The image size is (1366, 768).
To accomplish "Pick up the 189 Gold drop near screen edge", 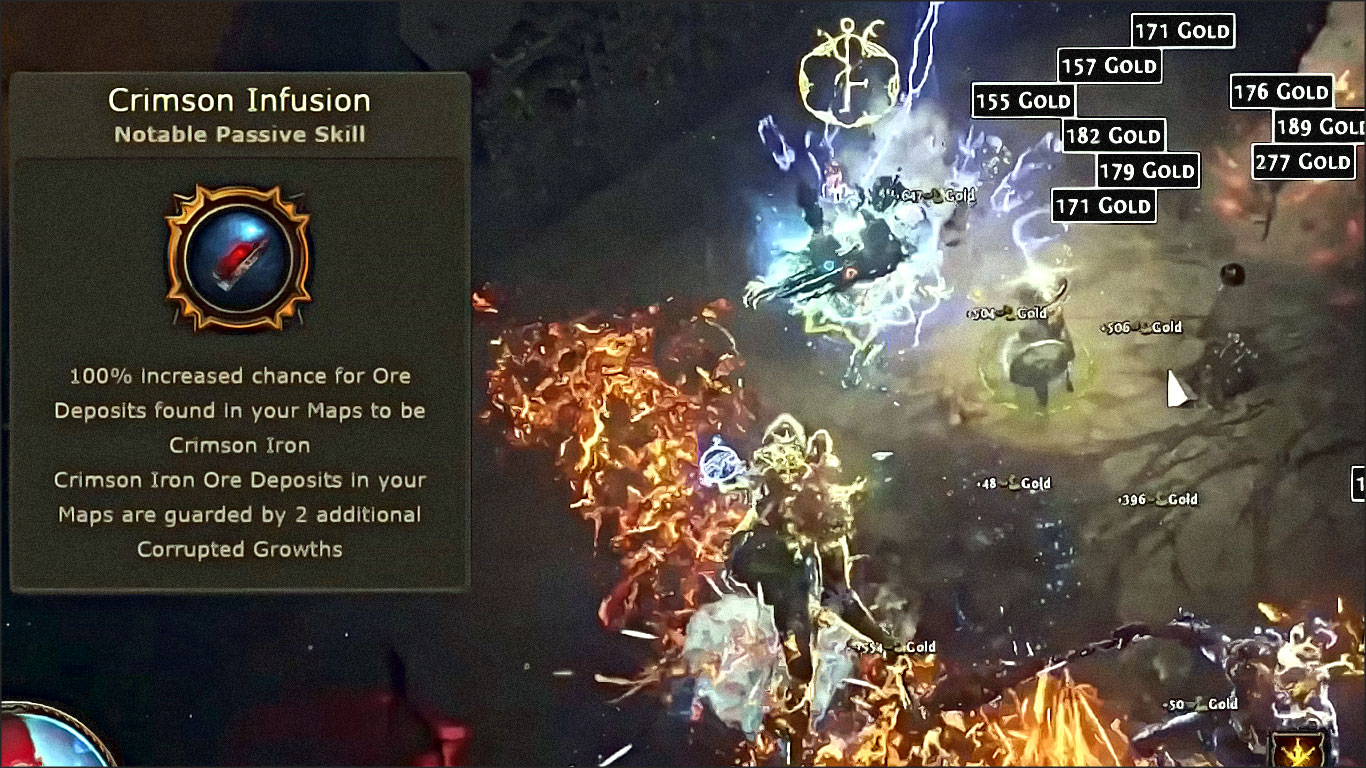I will click(x=1318, y=127).
